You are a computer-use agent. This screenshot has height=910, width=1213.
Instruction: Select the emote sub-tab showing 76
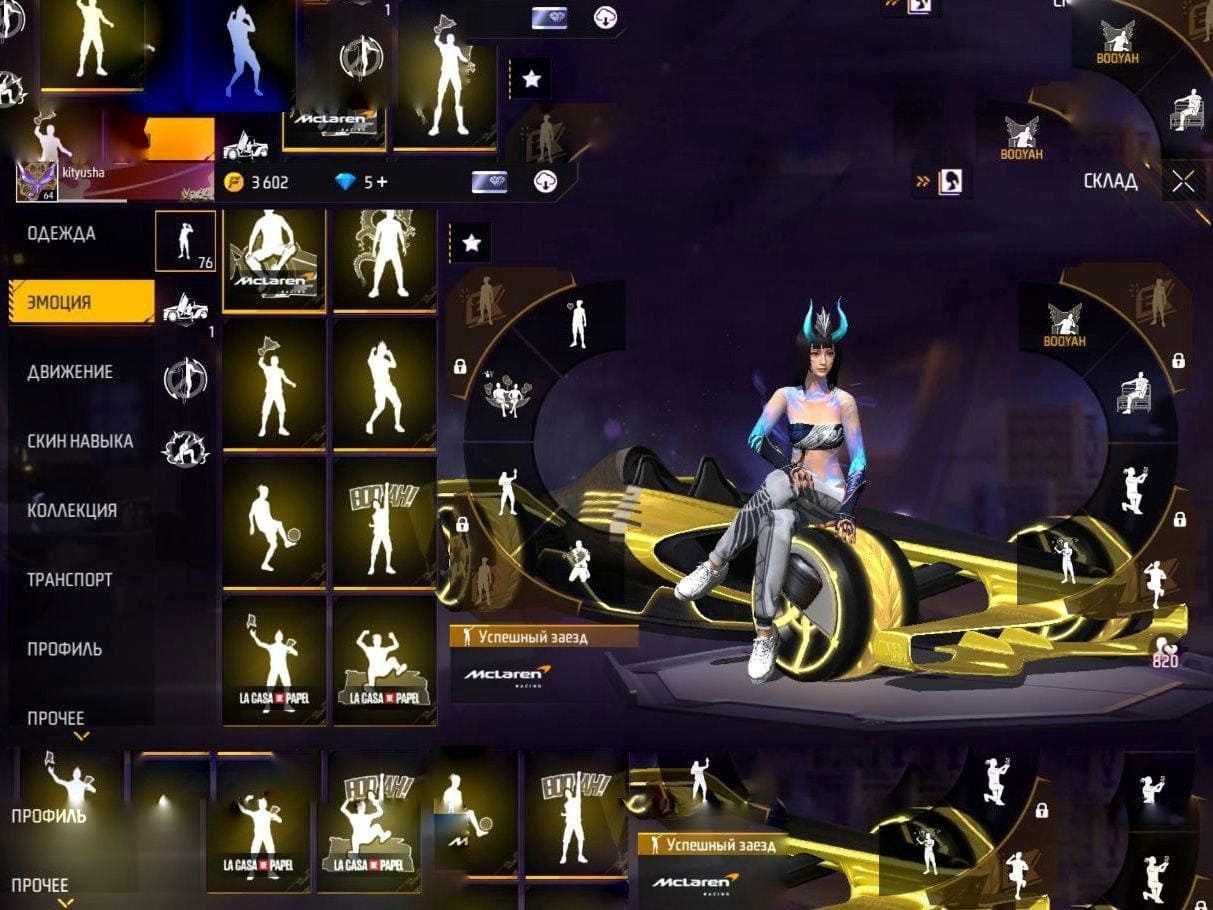(185, 241)
